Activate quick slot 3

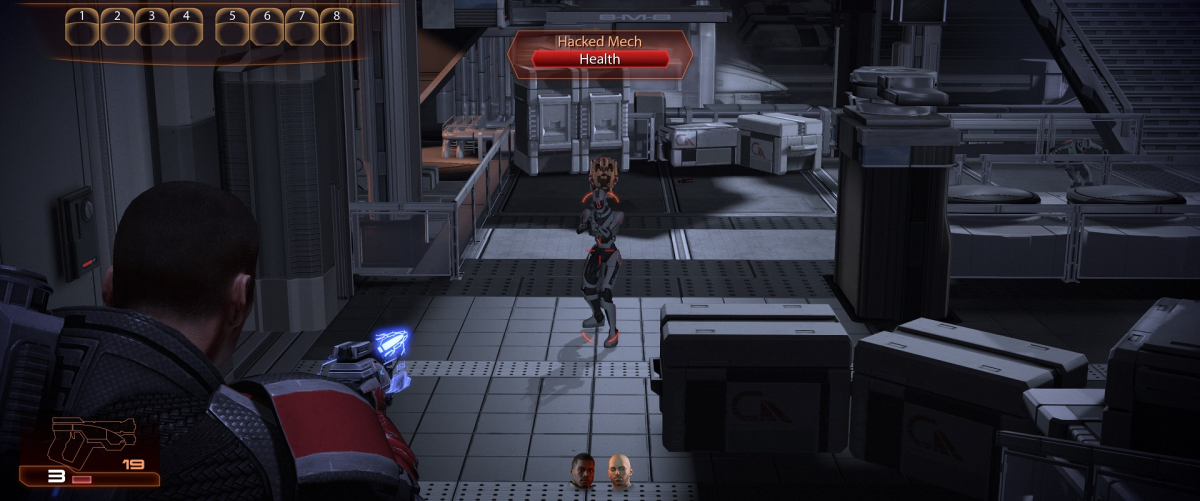(x=152, y=28)
